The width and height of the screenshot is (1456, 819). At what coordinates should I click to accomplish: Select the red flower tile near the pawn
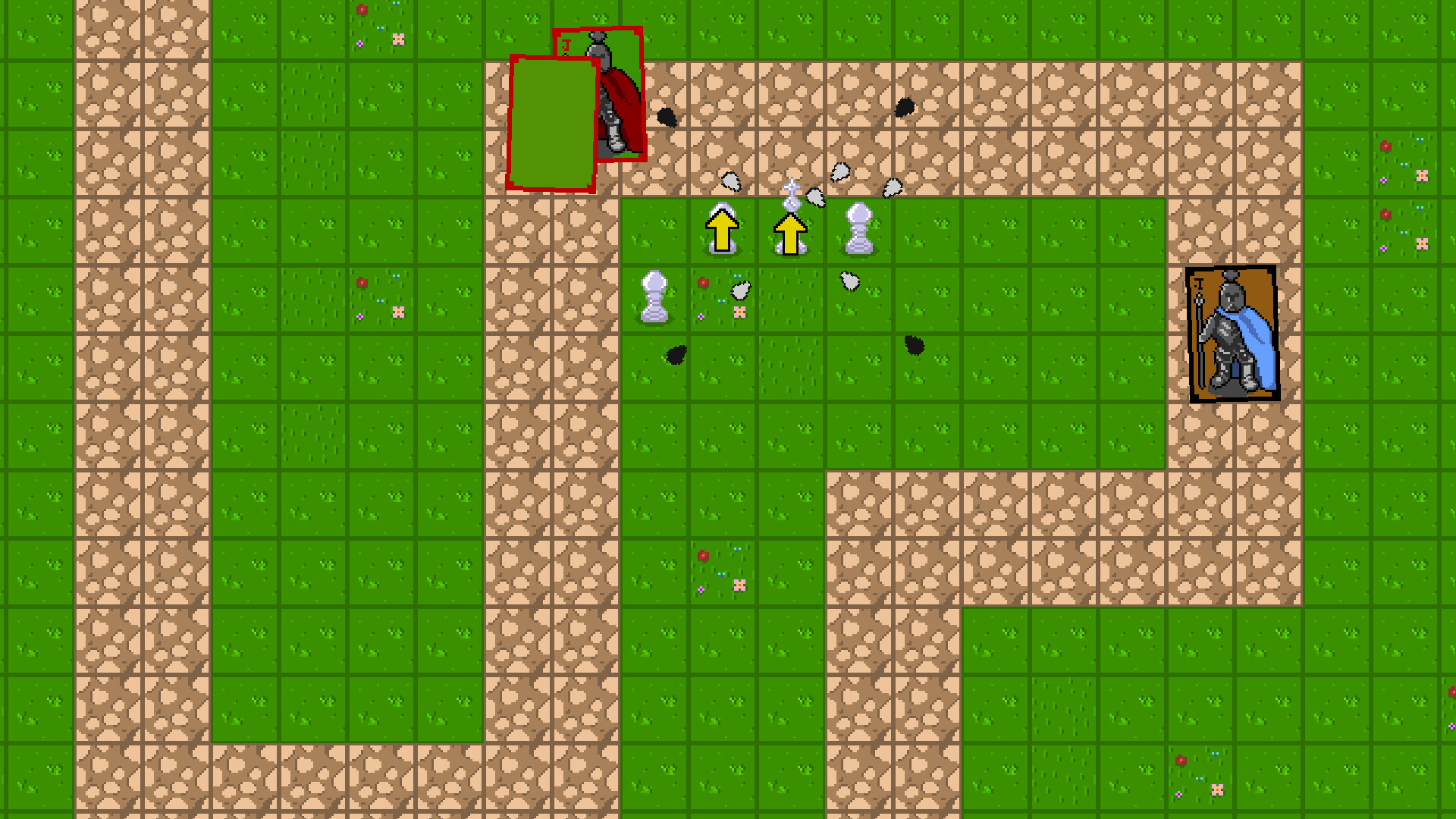pyautogui.click(x=704, y=281)
